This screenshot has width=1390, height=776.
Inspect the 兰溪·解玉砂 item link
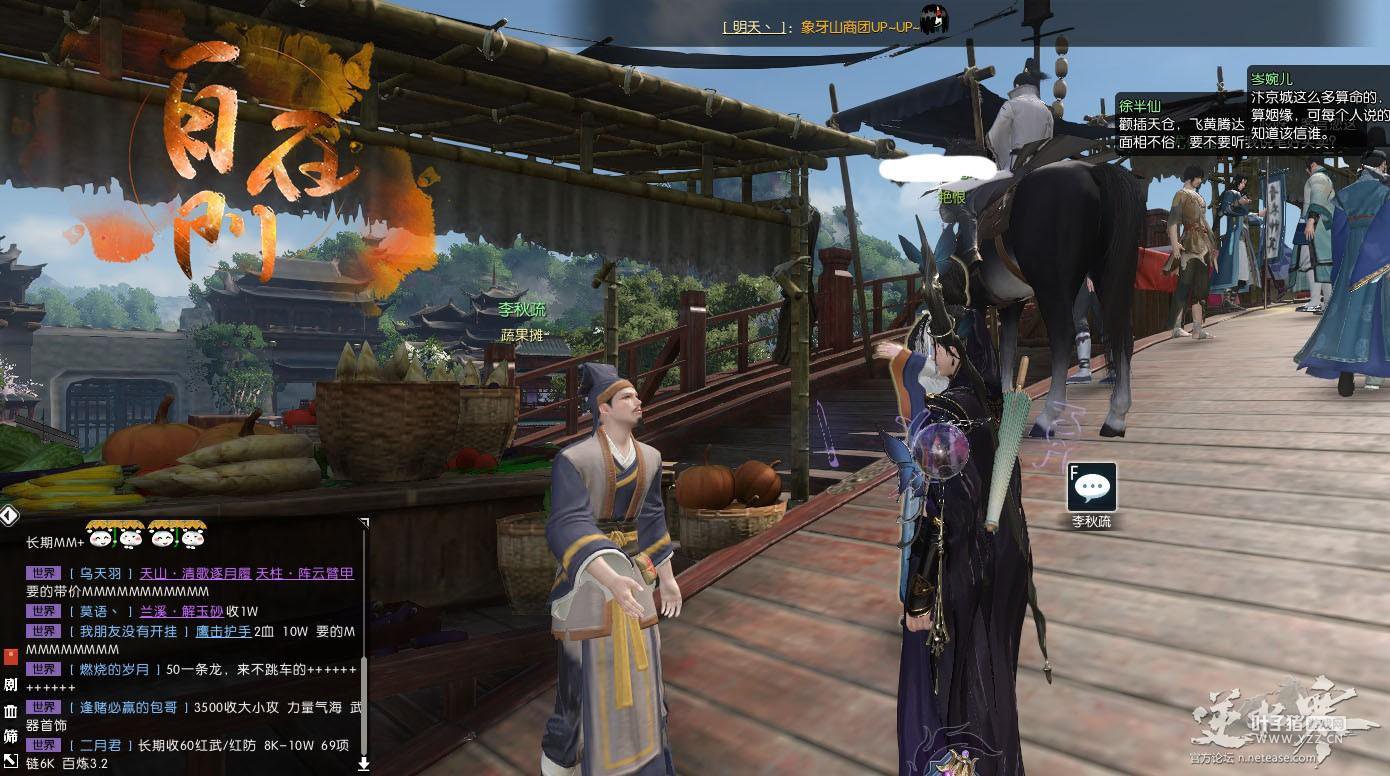tap(180, 611)
